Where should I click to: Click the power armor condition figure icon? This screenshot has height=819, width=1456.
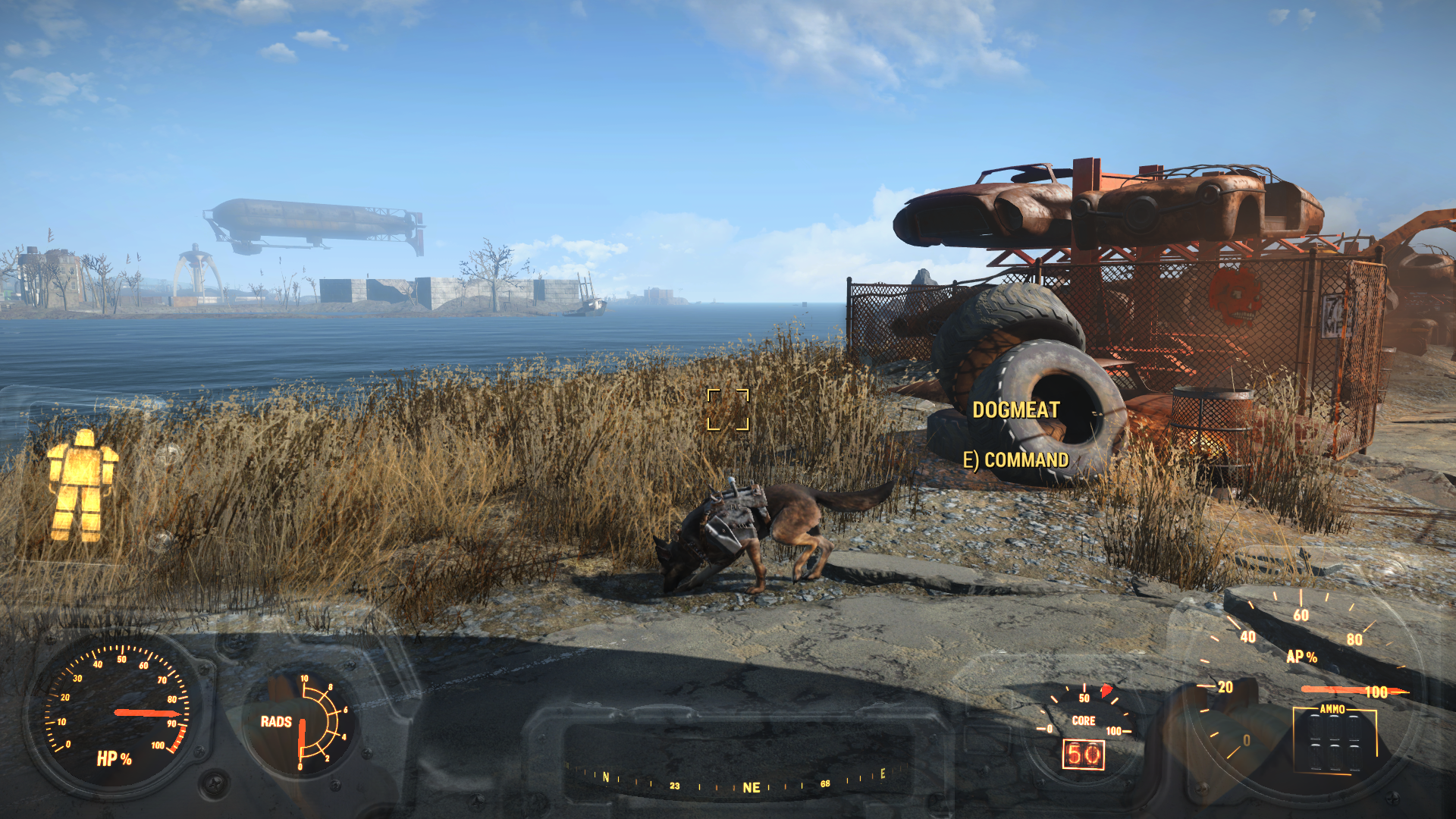pyautogui.click(x=81, y=486)
